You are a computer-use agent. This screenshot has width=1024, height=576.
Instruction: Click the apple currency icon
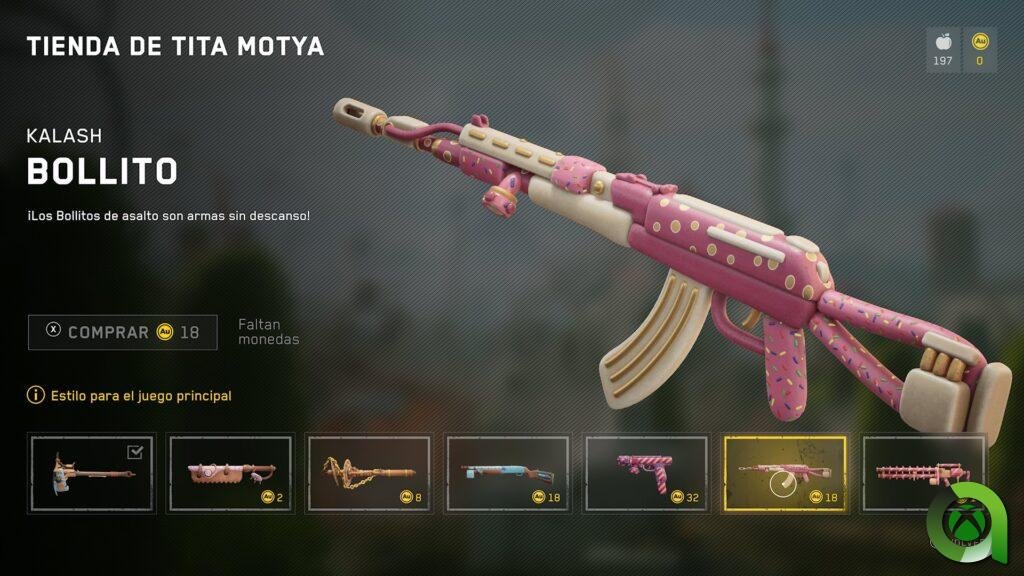[x=942, y=43]
